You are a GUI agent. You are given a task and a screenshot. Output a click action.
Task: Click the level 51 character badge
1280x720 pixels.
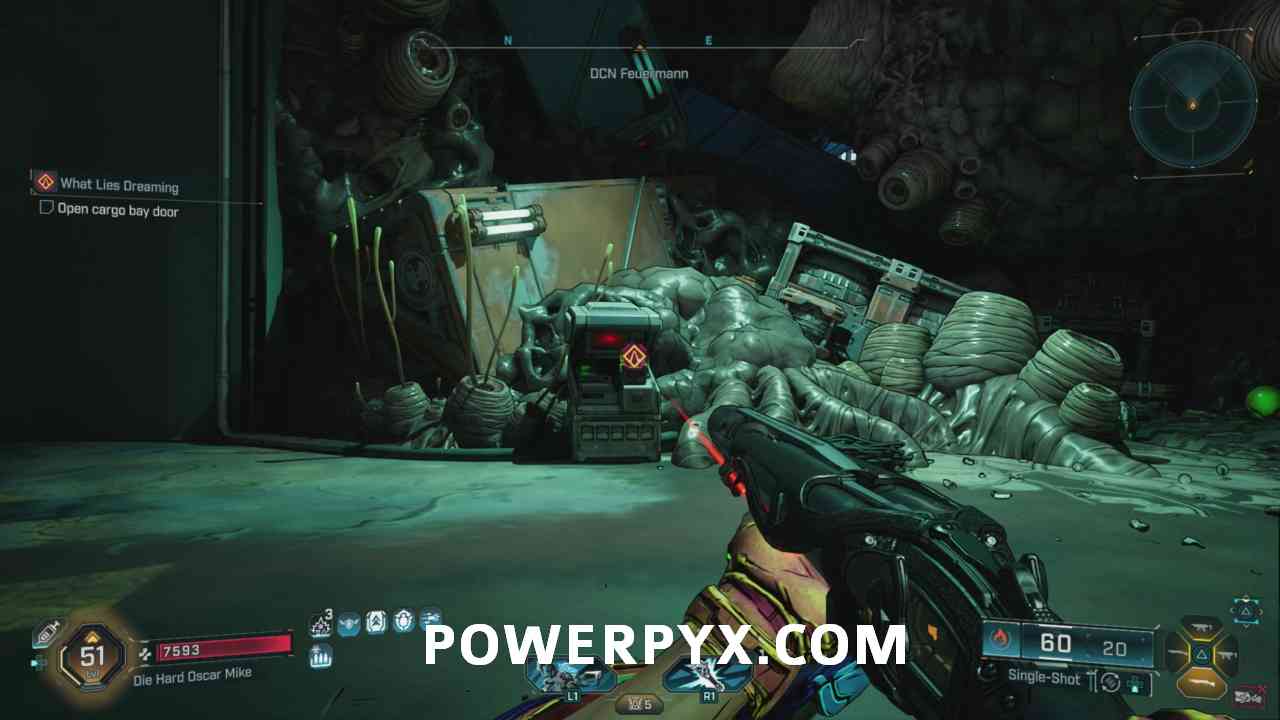[92, 656]
